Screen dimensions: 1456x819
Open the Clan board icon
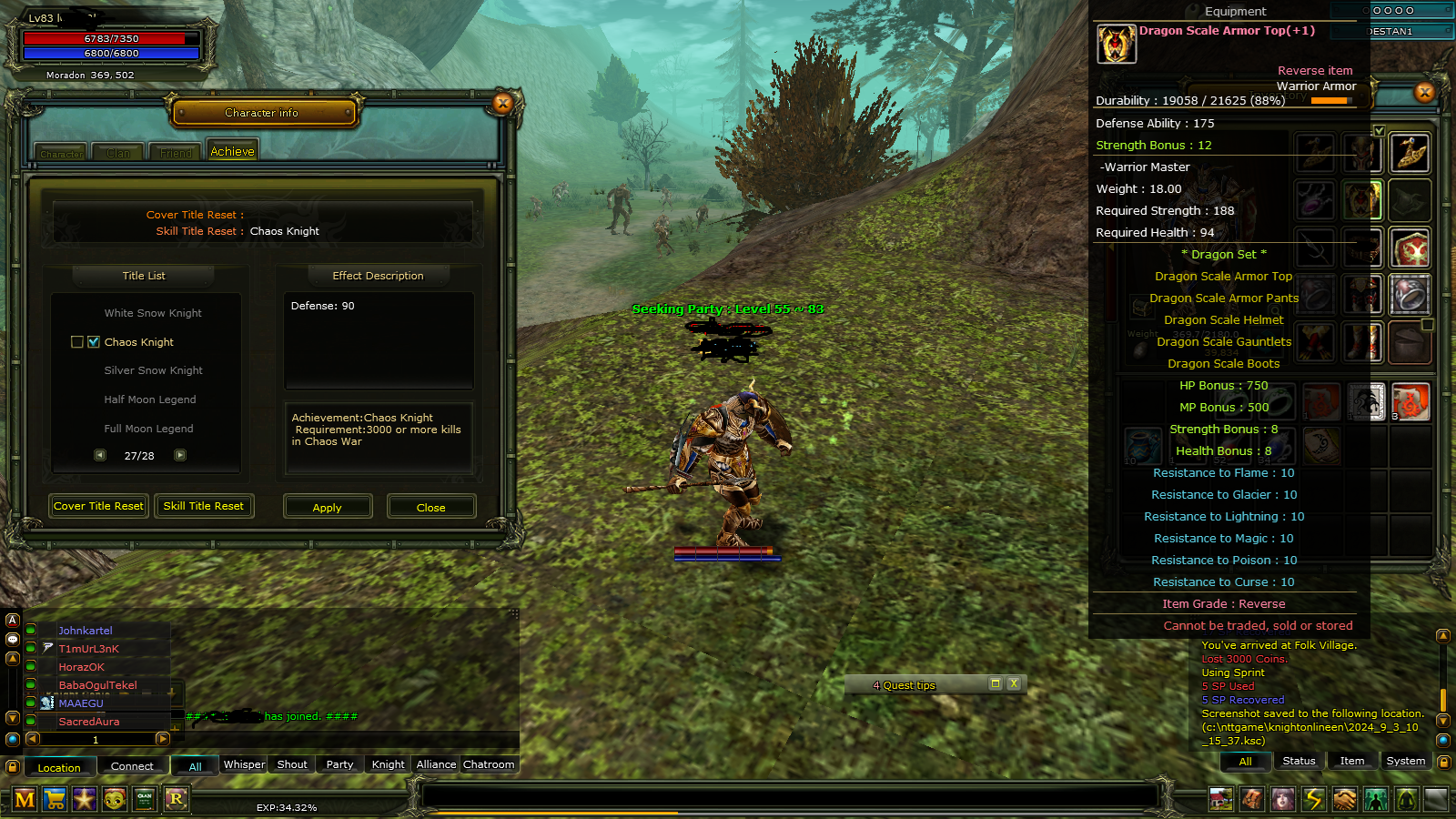click(145, 800)
